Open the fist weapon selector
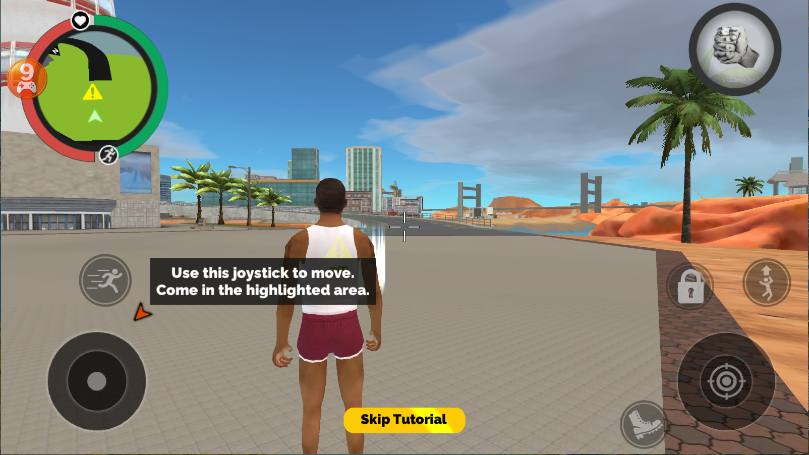The height and width of the screenshot is (455, 809). [x=734, y=49]
